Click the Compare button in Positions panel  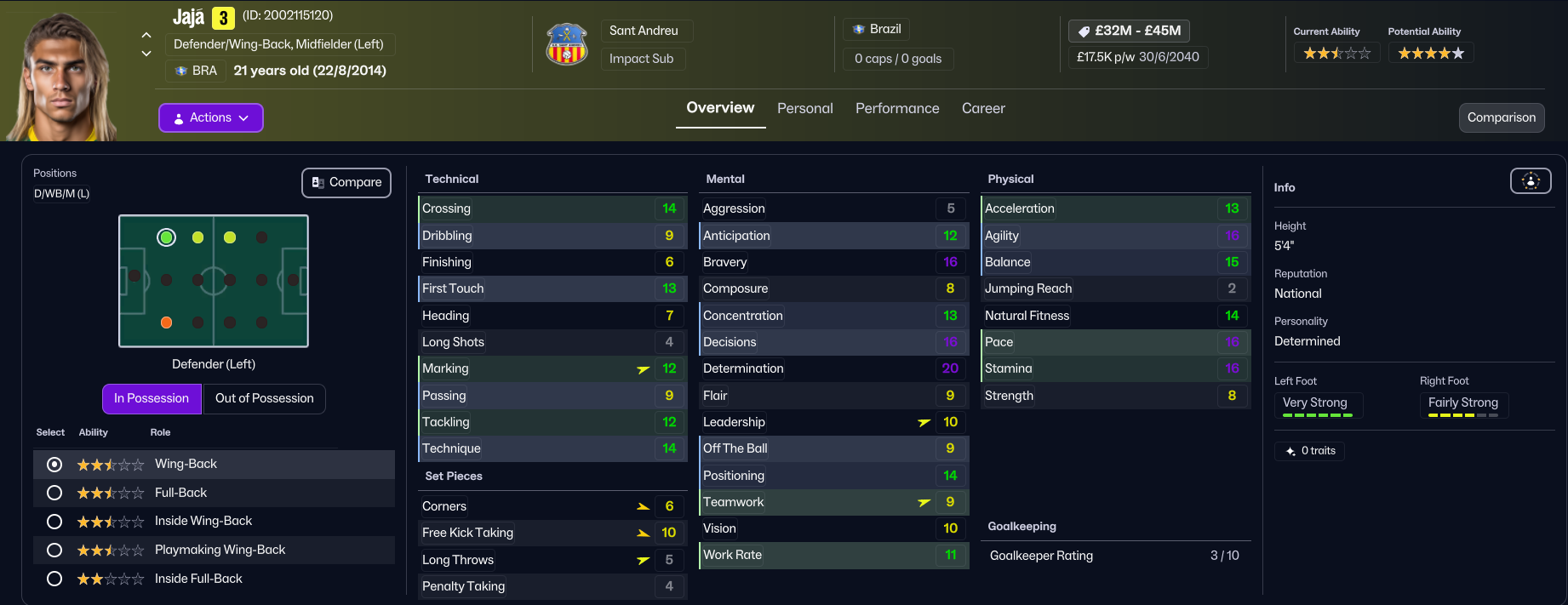[x=346, y=182]
